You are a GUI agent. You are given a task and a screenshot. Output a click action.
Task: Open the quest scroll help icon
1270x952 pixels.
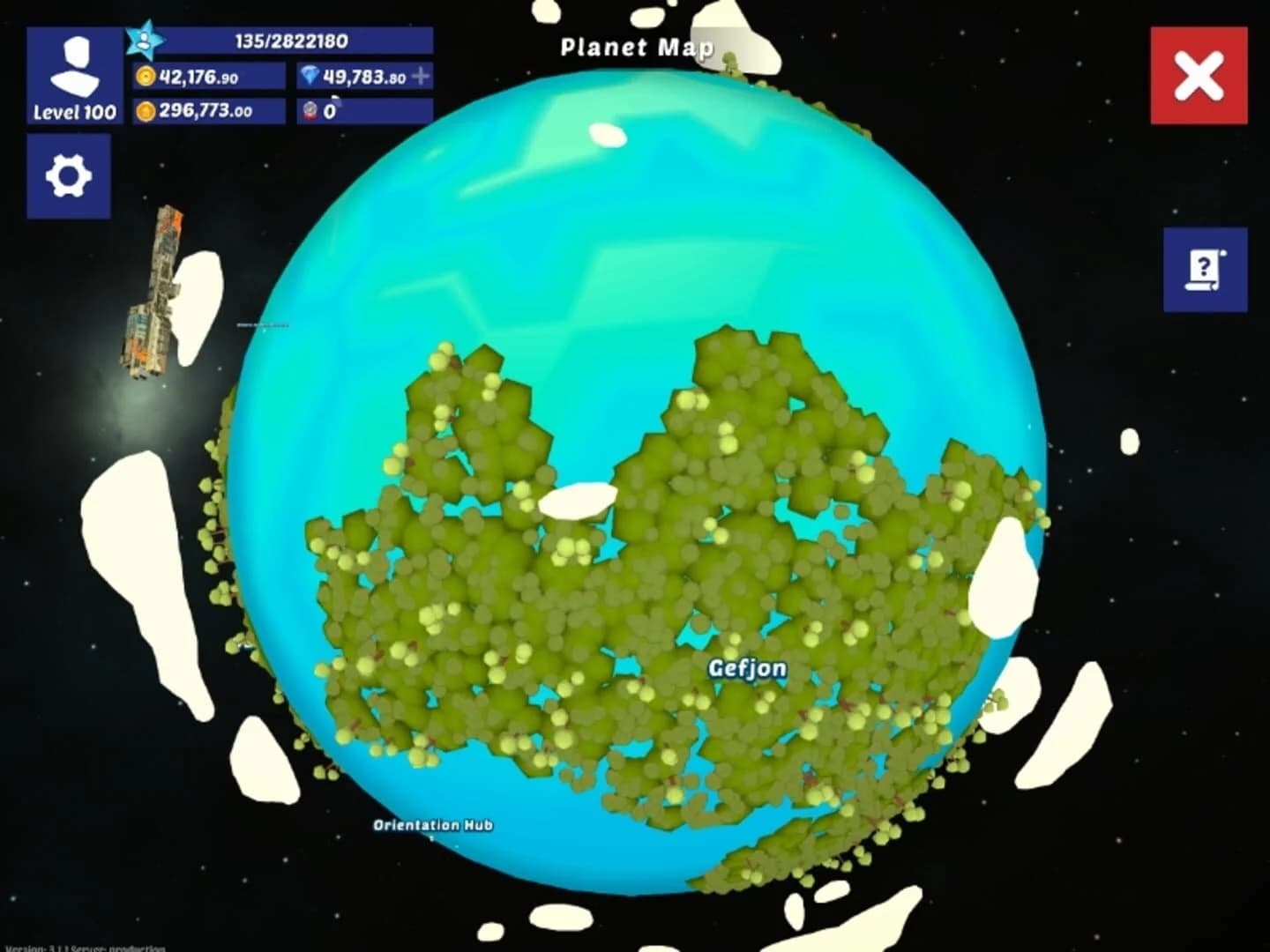pos(1206,269)
